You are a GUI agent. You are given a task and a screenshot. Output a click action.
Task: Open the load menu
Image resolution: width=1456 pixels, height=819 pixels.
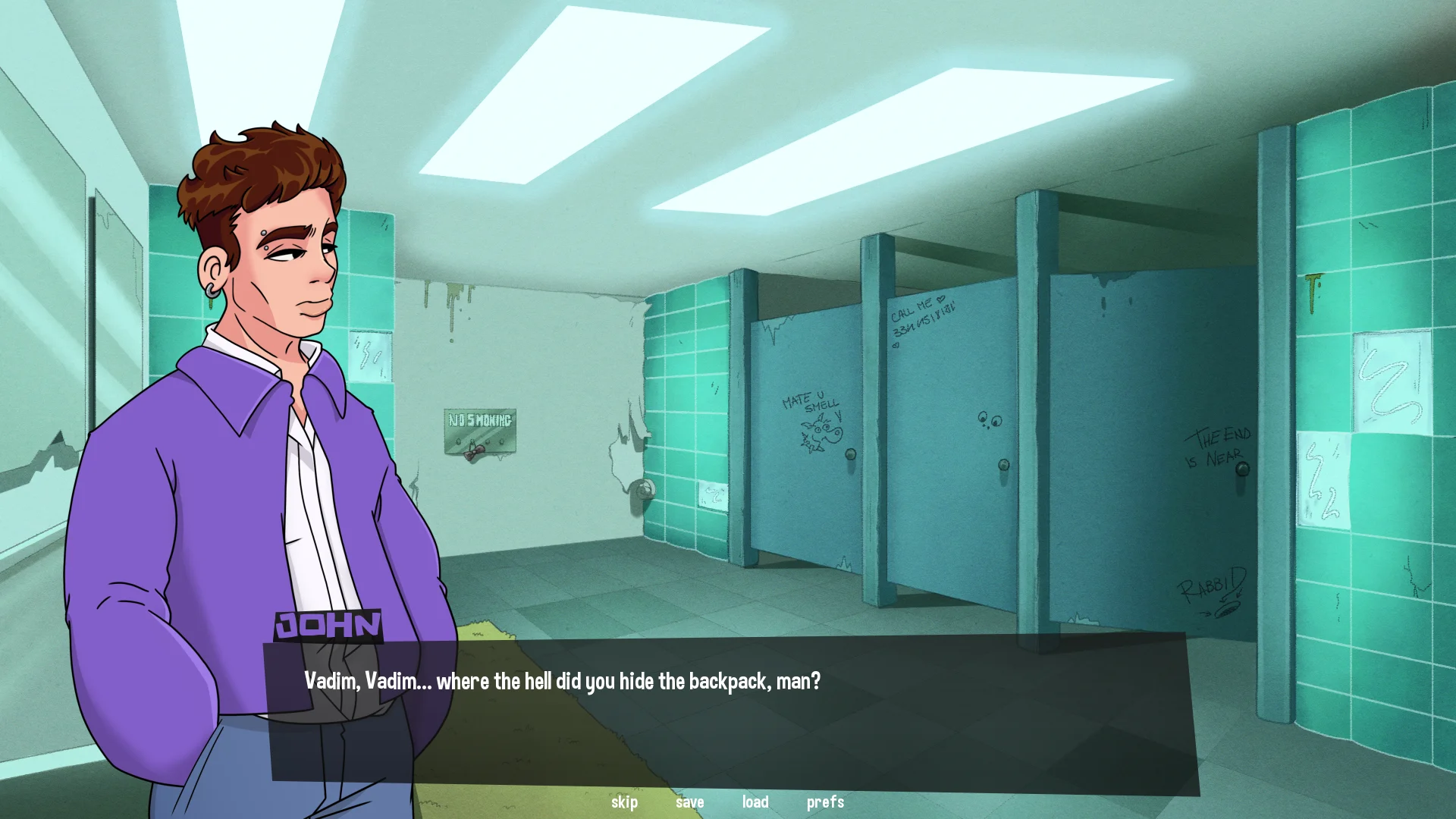coord(755,802)
